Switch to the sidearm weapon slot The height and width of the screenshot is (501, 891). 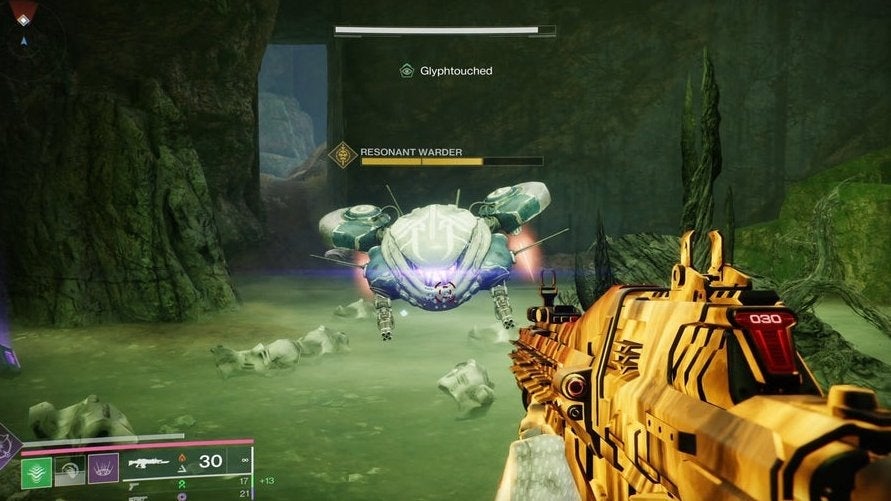(x=136, y=487)
